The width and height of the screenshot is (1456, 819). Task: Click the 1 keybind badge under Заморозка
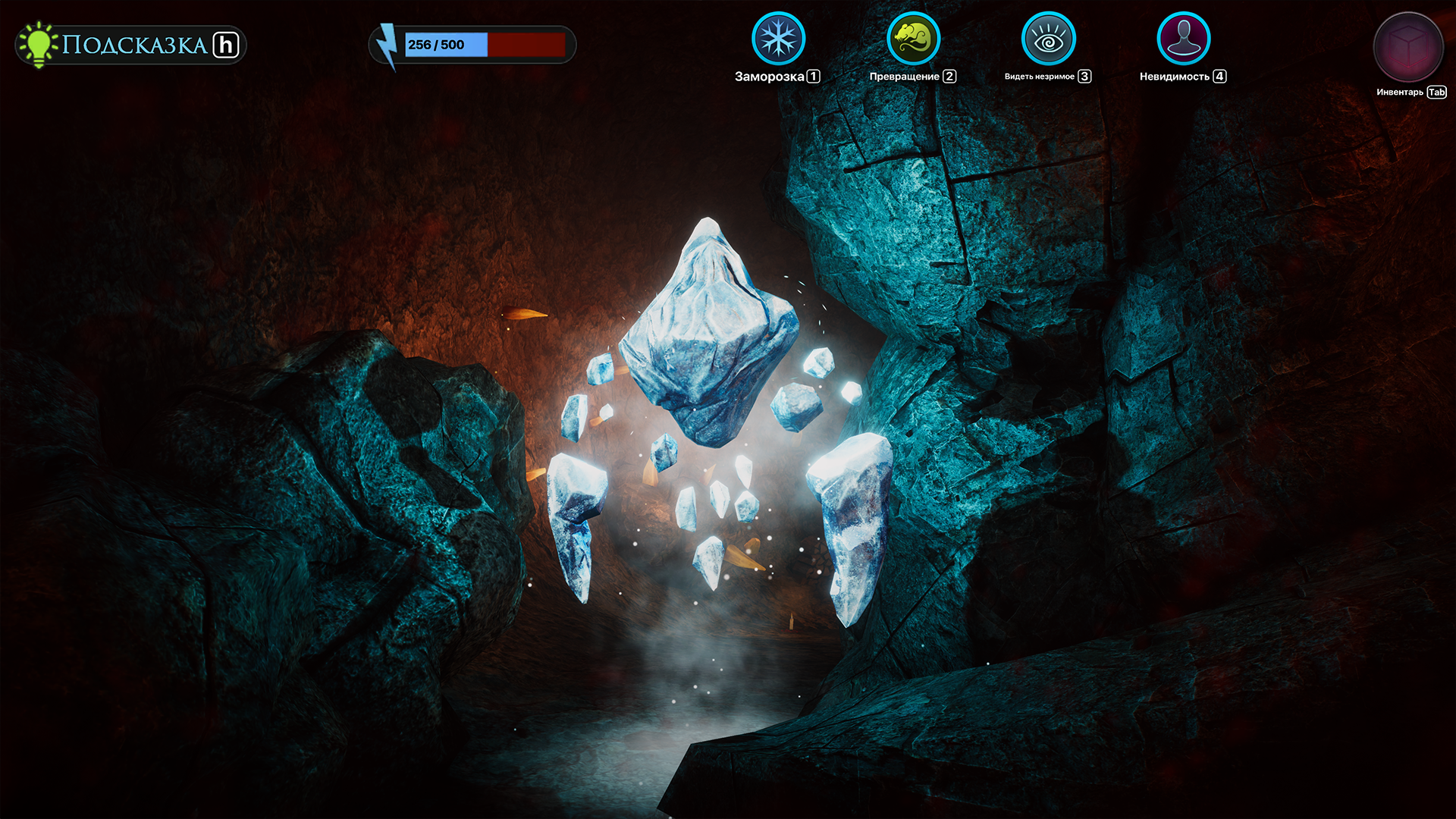(x=813, y=76)
